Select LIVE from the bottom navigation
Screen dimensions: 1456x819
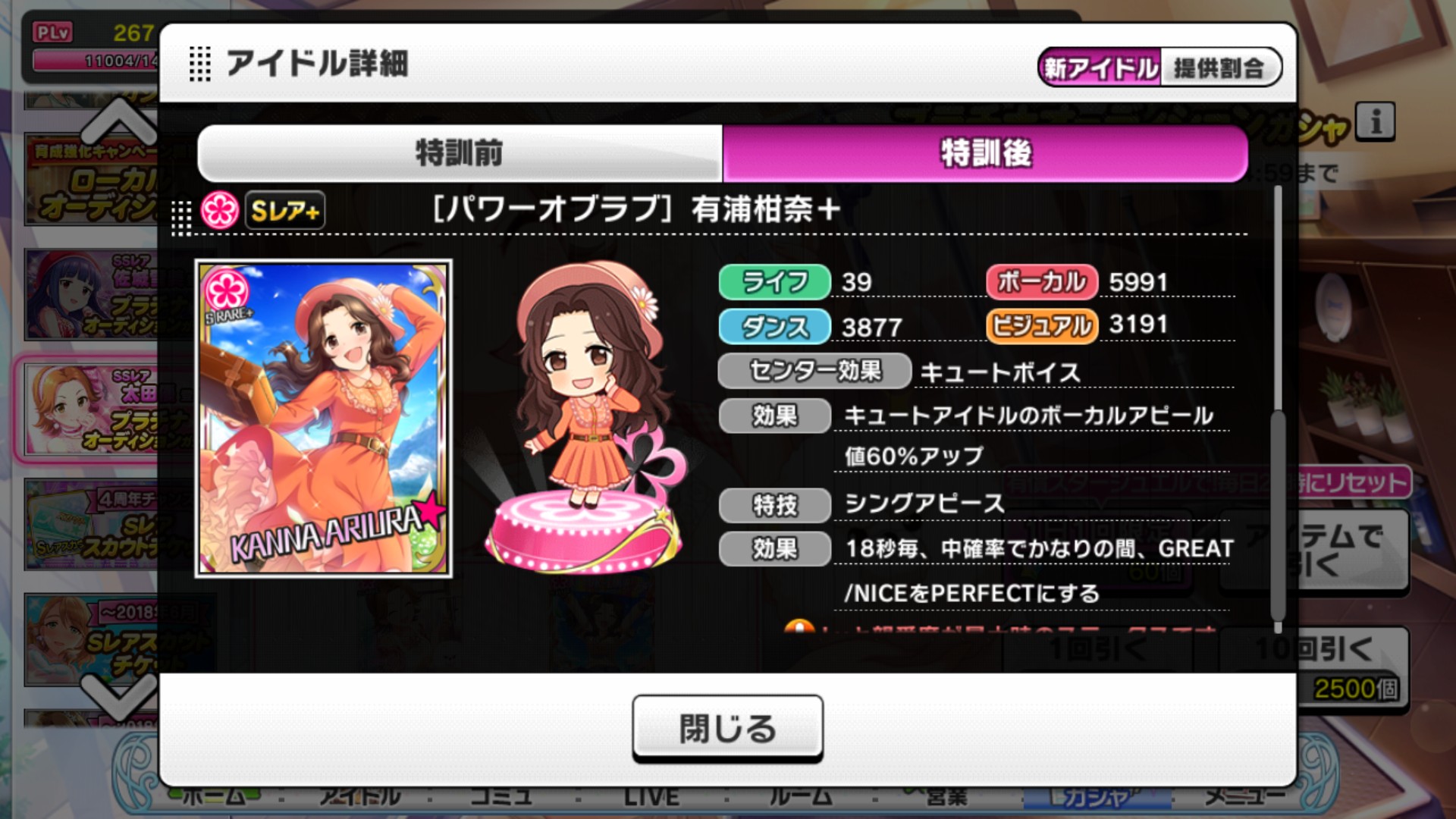pos(652,796)
